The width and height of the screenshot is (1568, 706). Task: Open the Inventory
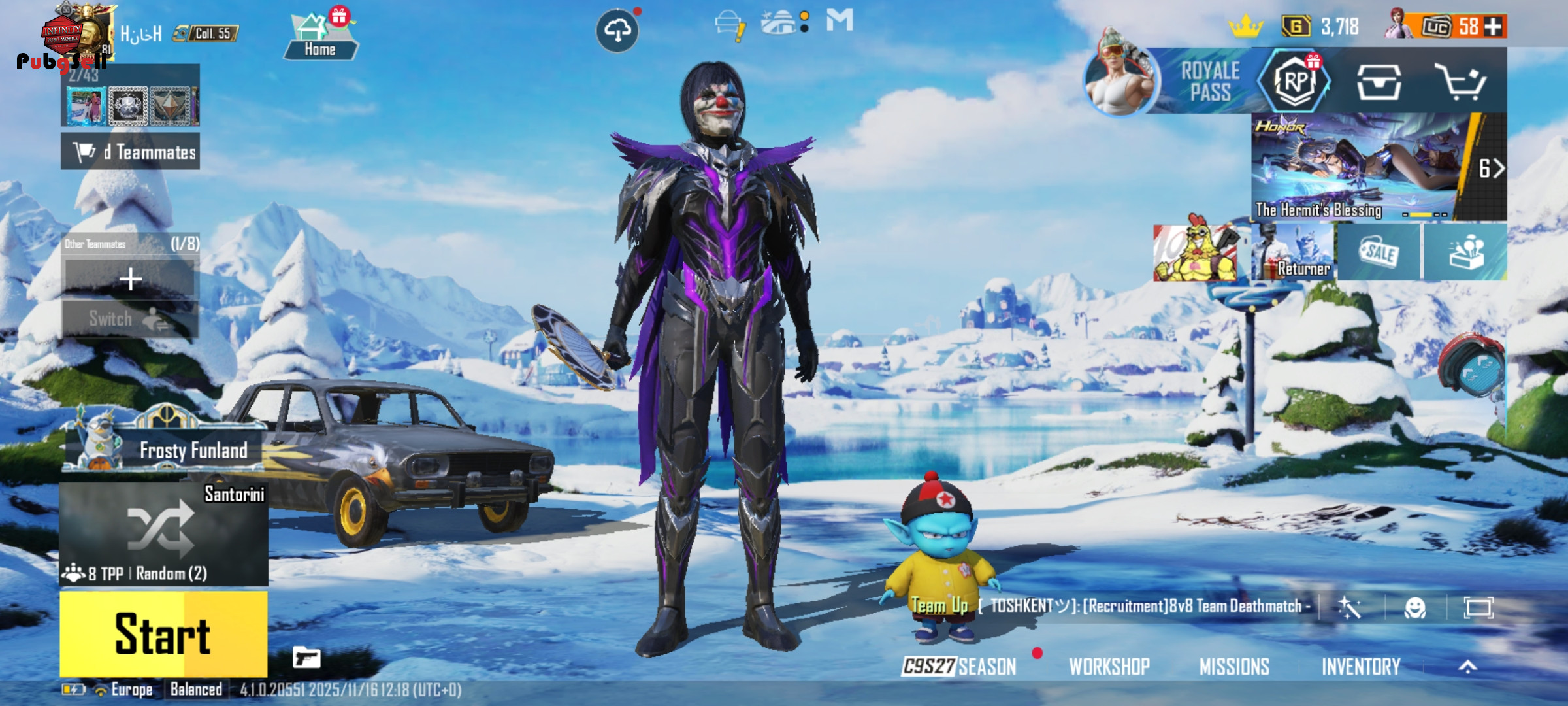[x=1361, y=666]
